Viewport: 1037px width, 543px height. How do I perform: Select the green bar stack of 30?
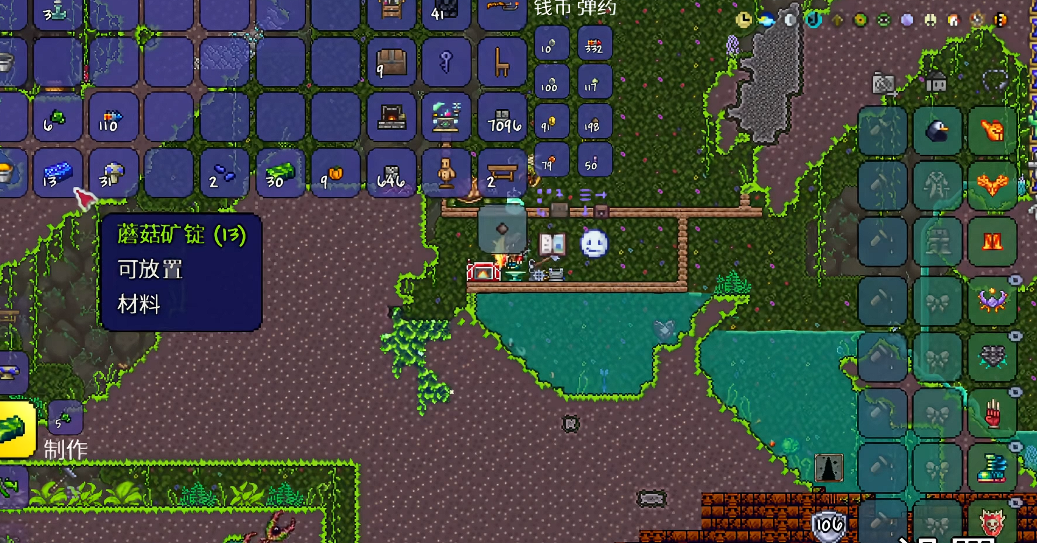pos(281,173)
